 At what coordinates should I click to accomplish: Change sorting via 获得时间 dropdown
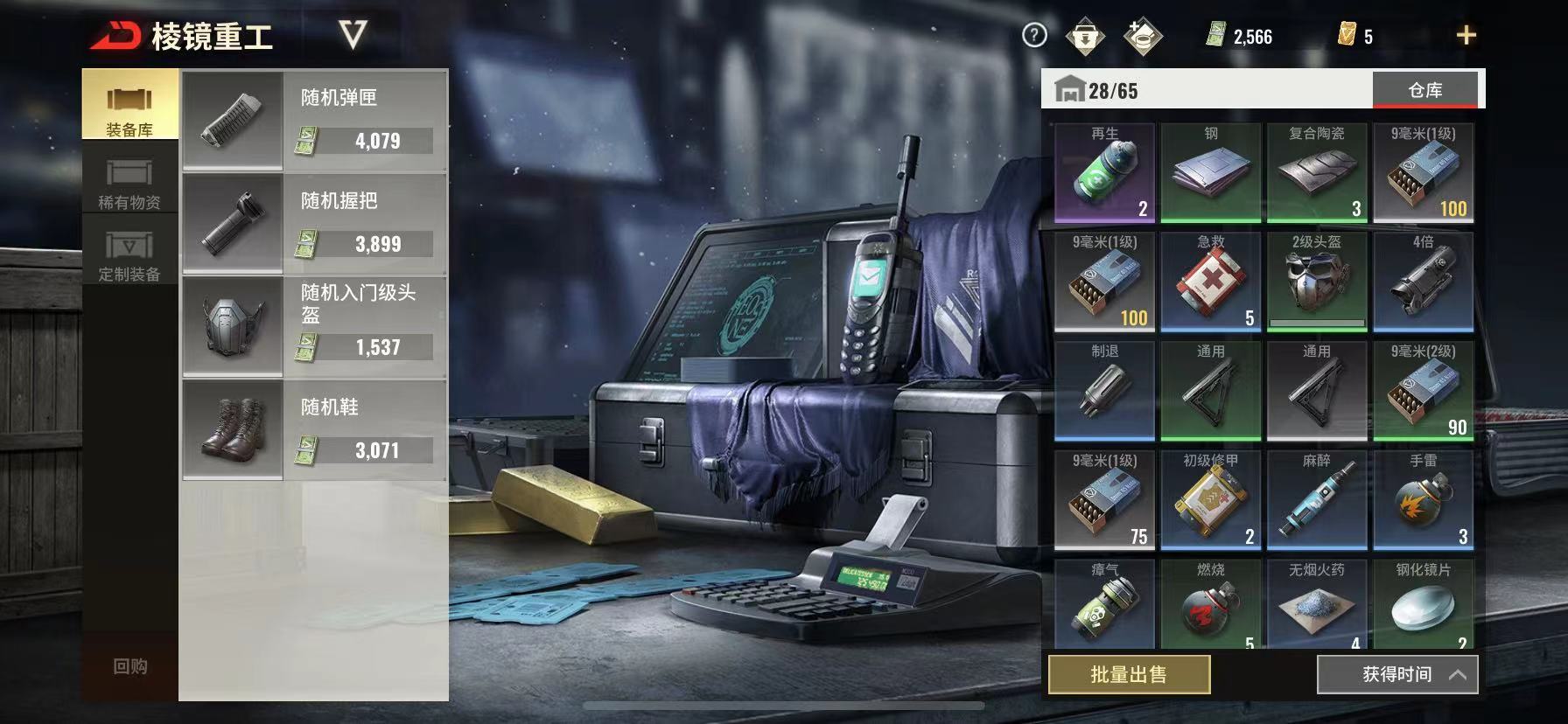1396,674
